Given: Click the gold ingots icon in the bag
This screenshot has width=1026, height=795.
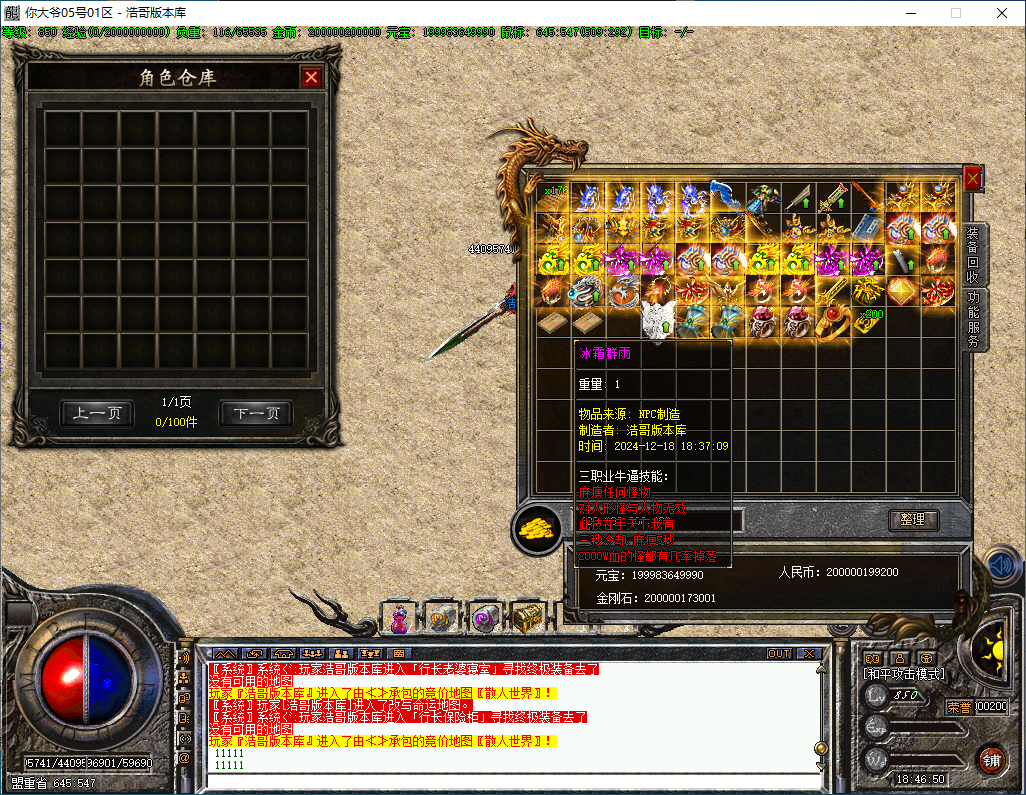Looking at the screenshot, I should [537, 528].
